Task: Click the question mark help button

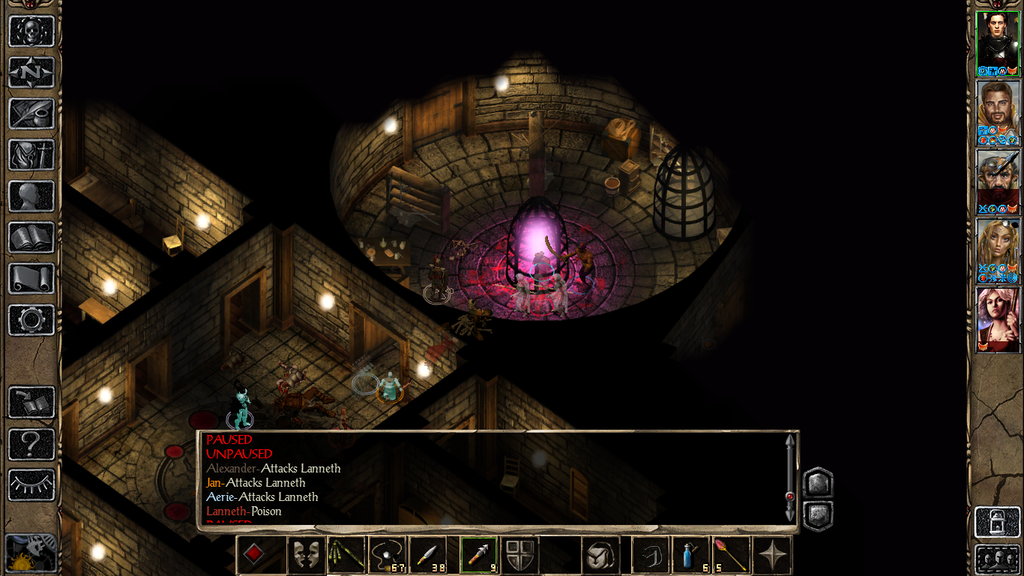Action: (x=31, y=443)
